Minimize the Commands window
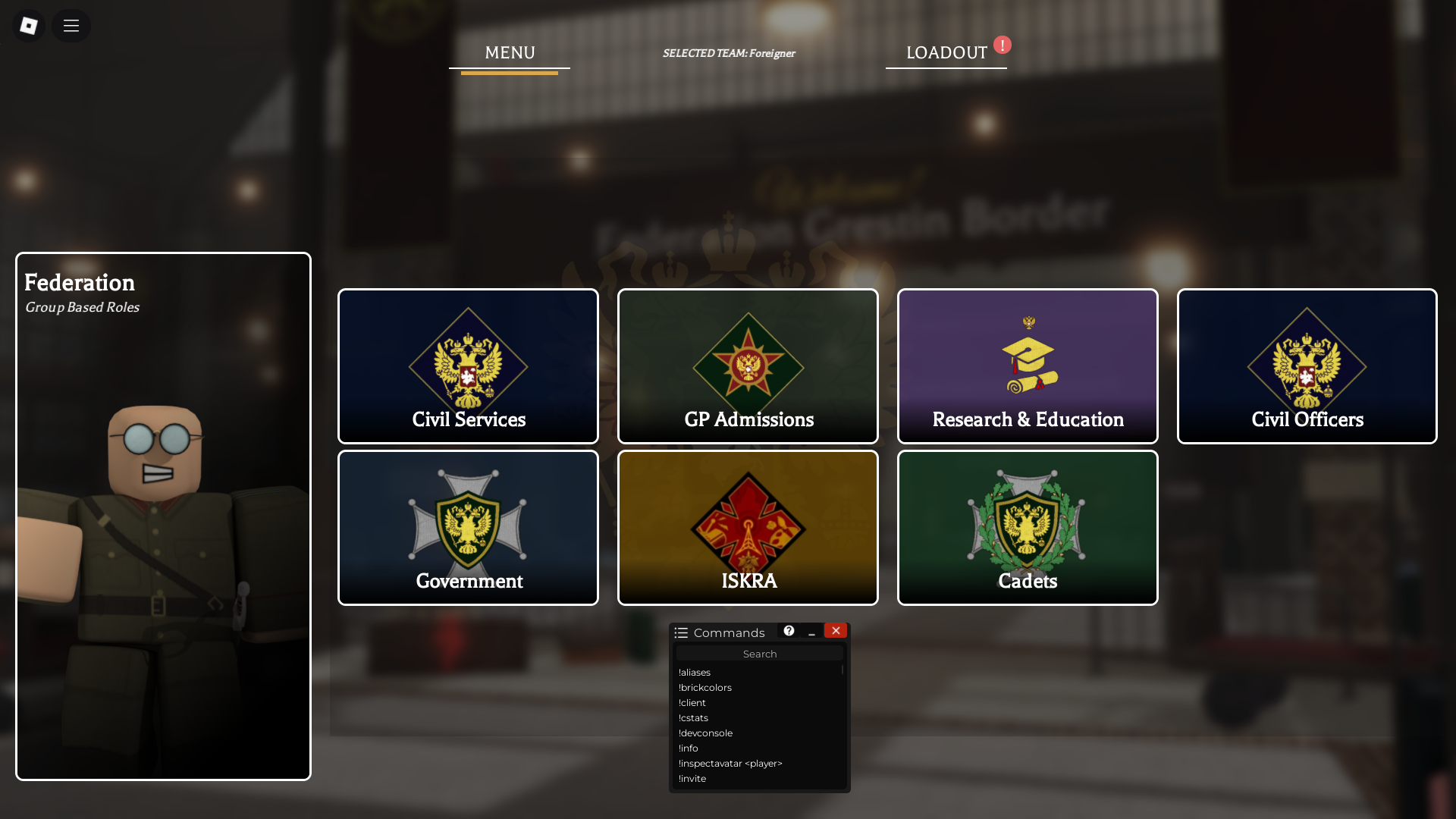 [x=811, y=632]
